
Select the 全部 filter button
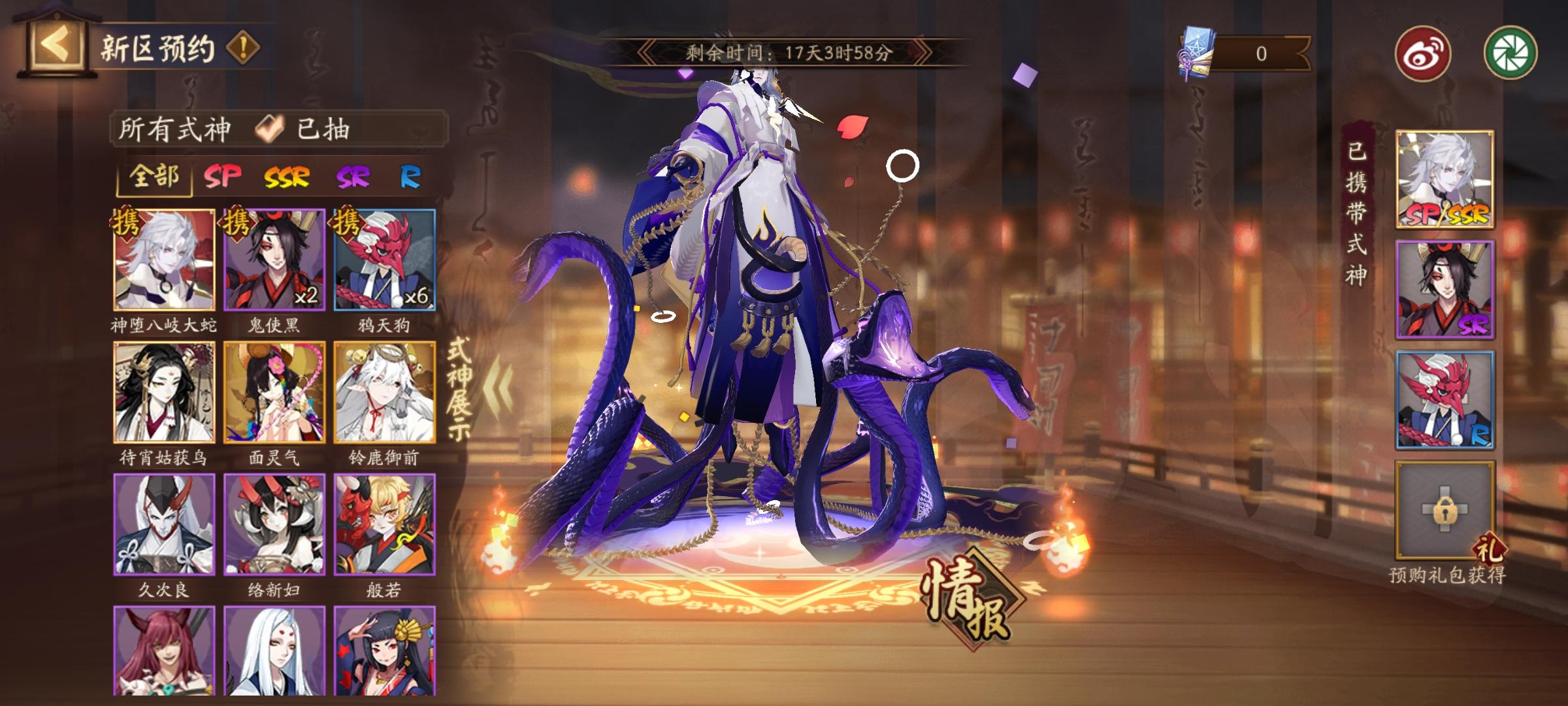coord(155,178)
